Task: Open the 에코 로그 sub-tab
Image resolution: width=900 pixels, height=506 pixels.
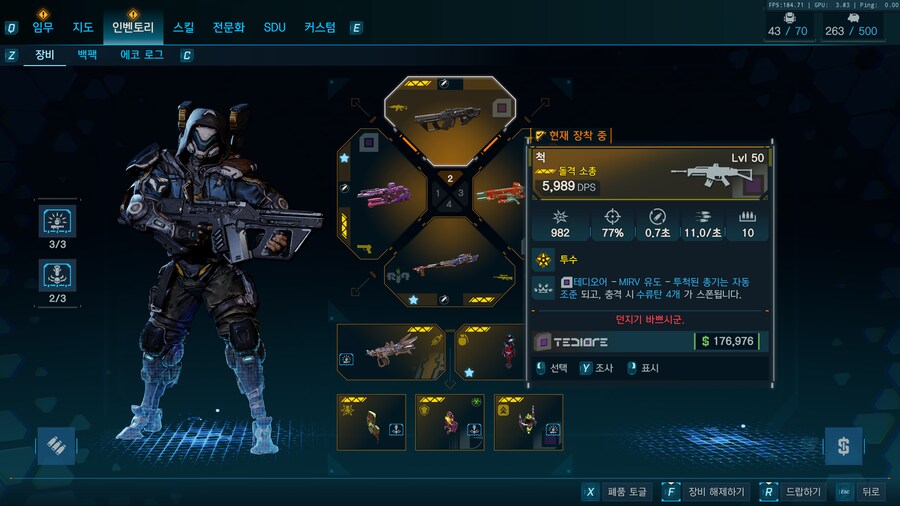Action: [x=142, y=55]
